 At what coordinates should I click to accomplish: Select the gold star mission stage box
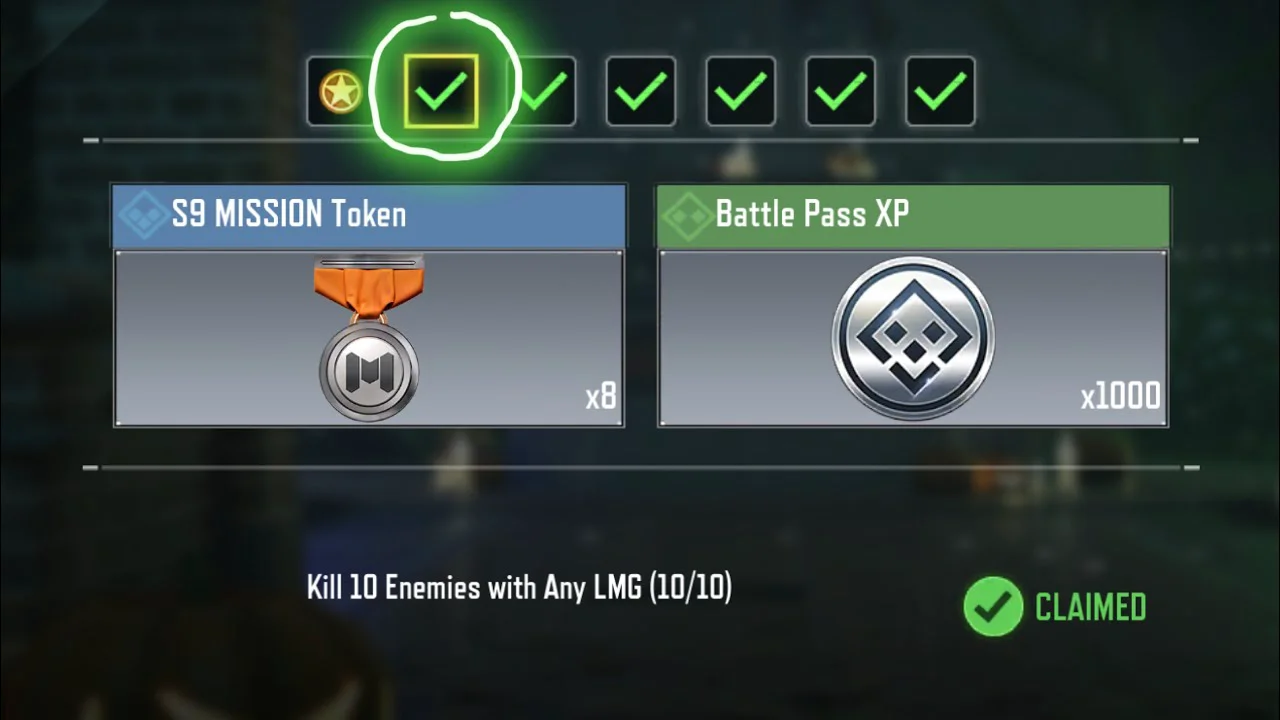click(x=340, y=92)
